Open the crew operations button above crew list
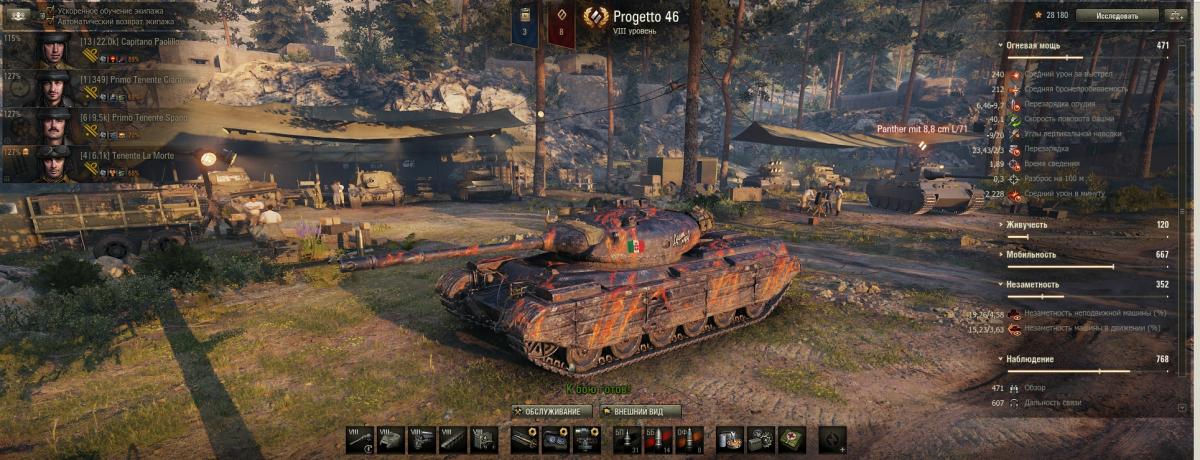The image size is (1200, 460). coord(18,16)
